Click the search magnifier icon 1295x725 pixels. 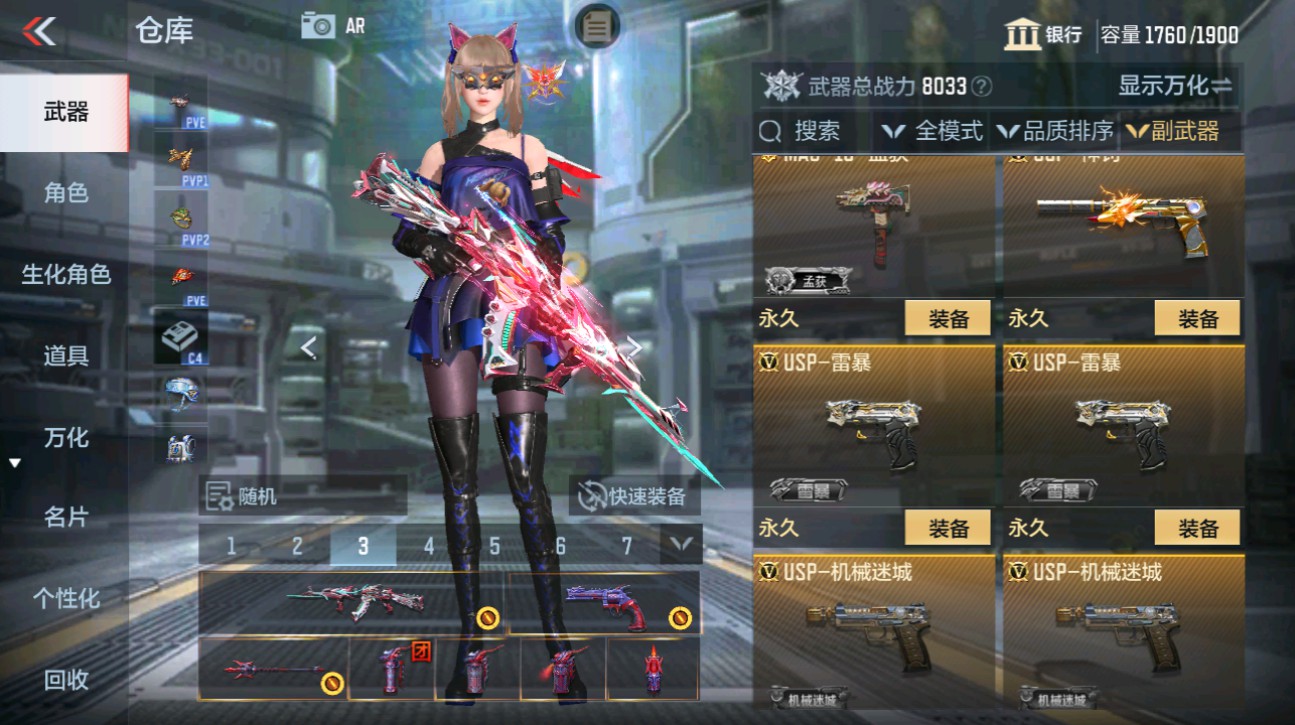[771, 130]
